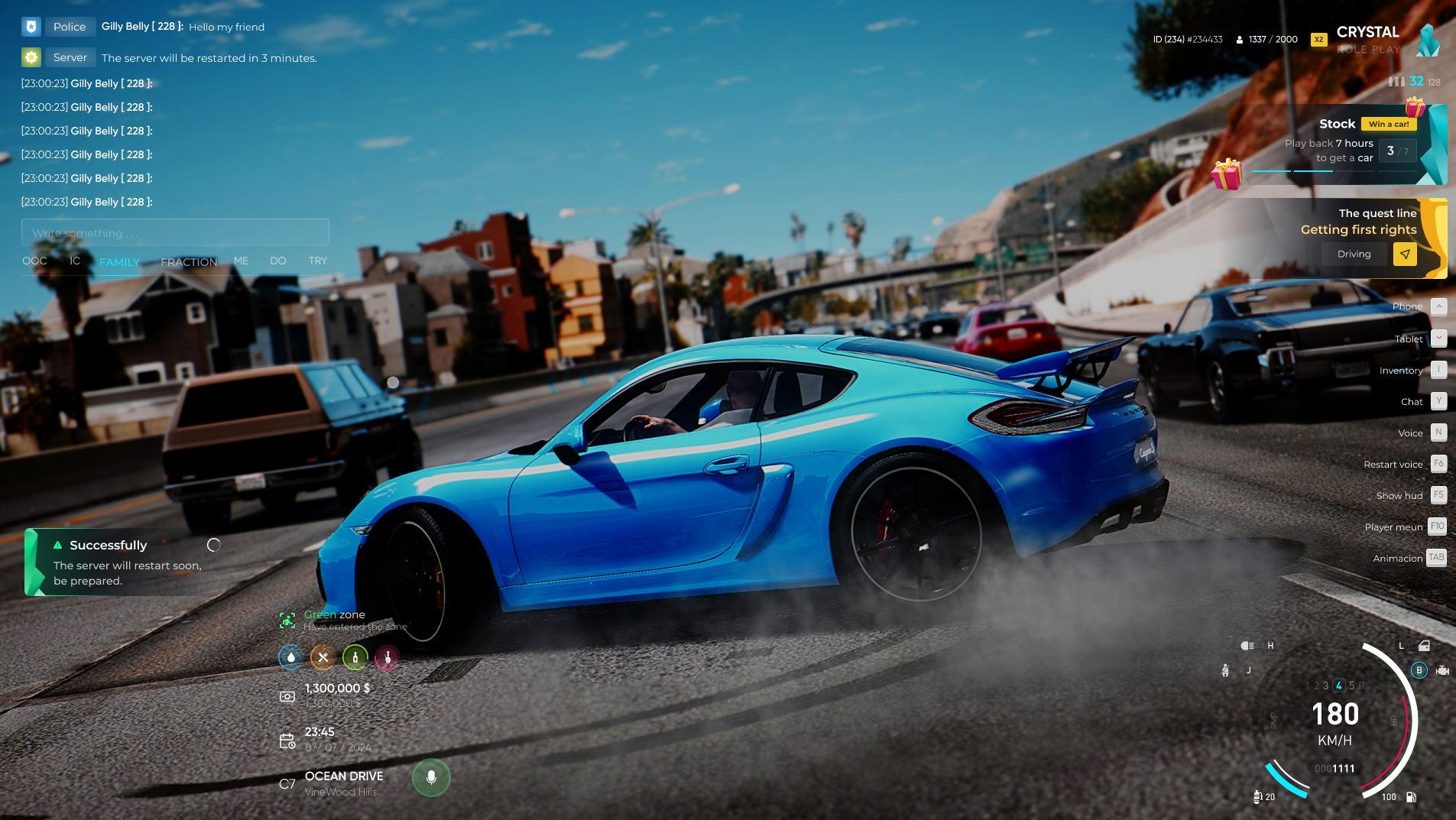The image size is (1456, 820).
Task: Activate the TRY chat mode
Action: (318, 261)
